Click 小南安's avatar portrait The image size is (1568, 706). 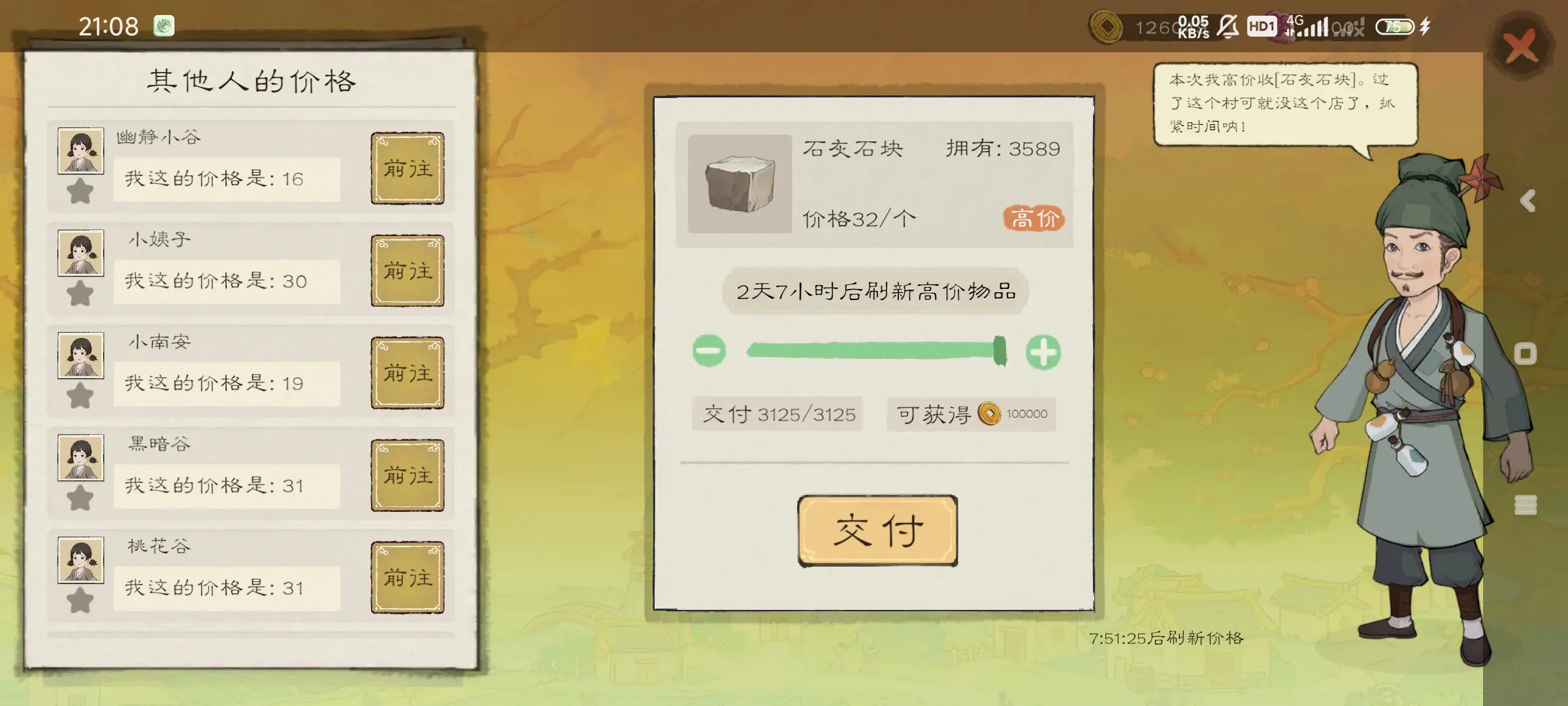(80, 356)
